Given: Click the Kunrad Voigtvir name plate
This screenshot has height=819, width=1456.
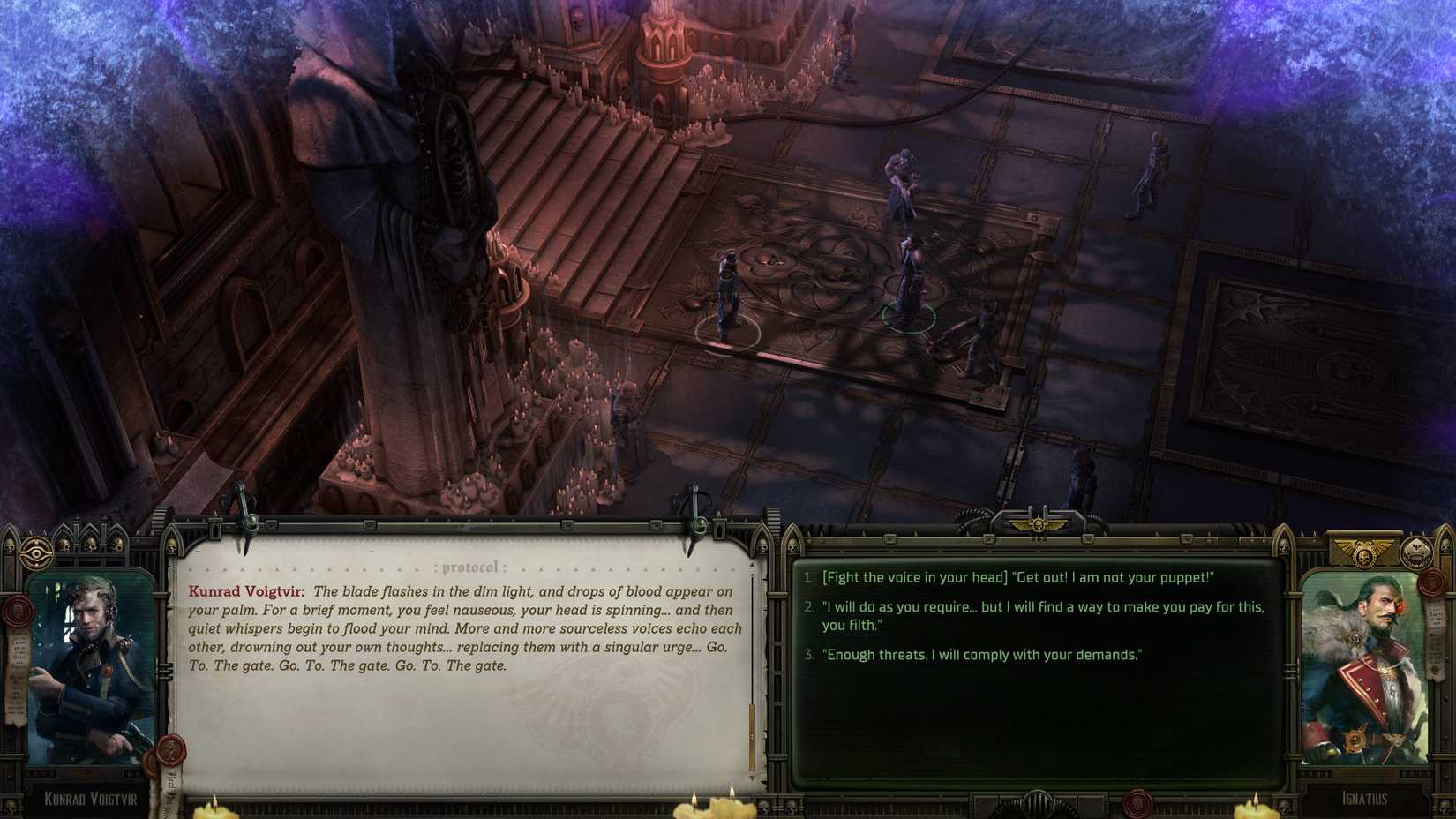Looking at the screenshot, I should click(x=92, y=799).
